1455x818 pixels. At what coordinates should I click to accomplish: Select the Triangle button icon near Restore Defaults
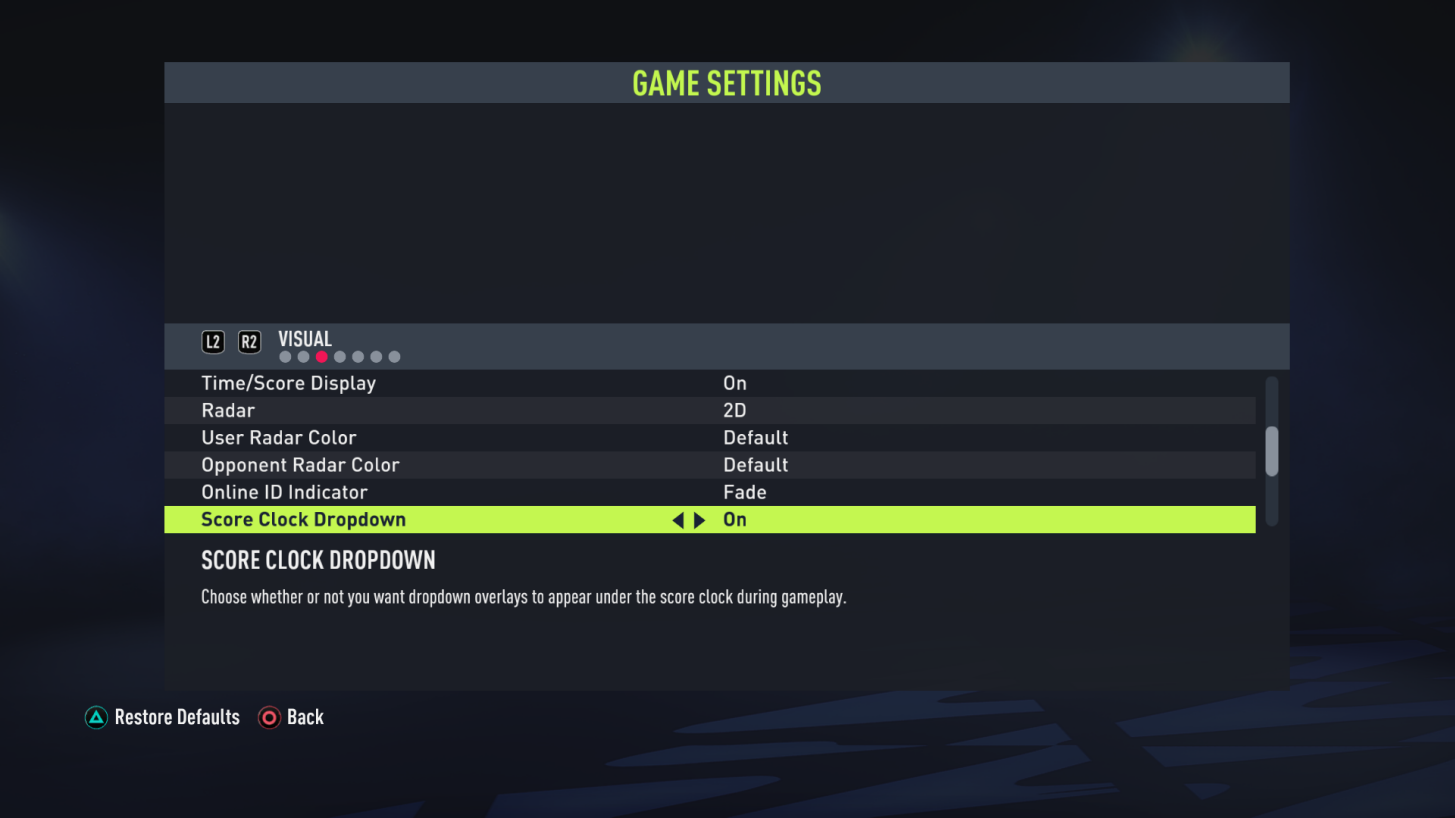tap(96, 717)
